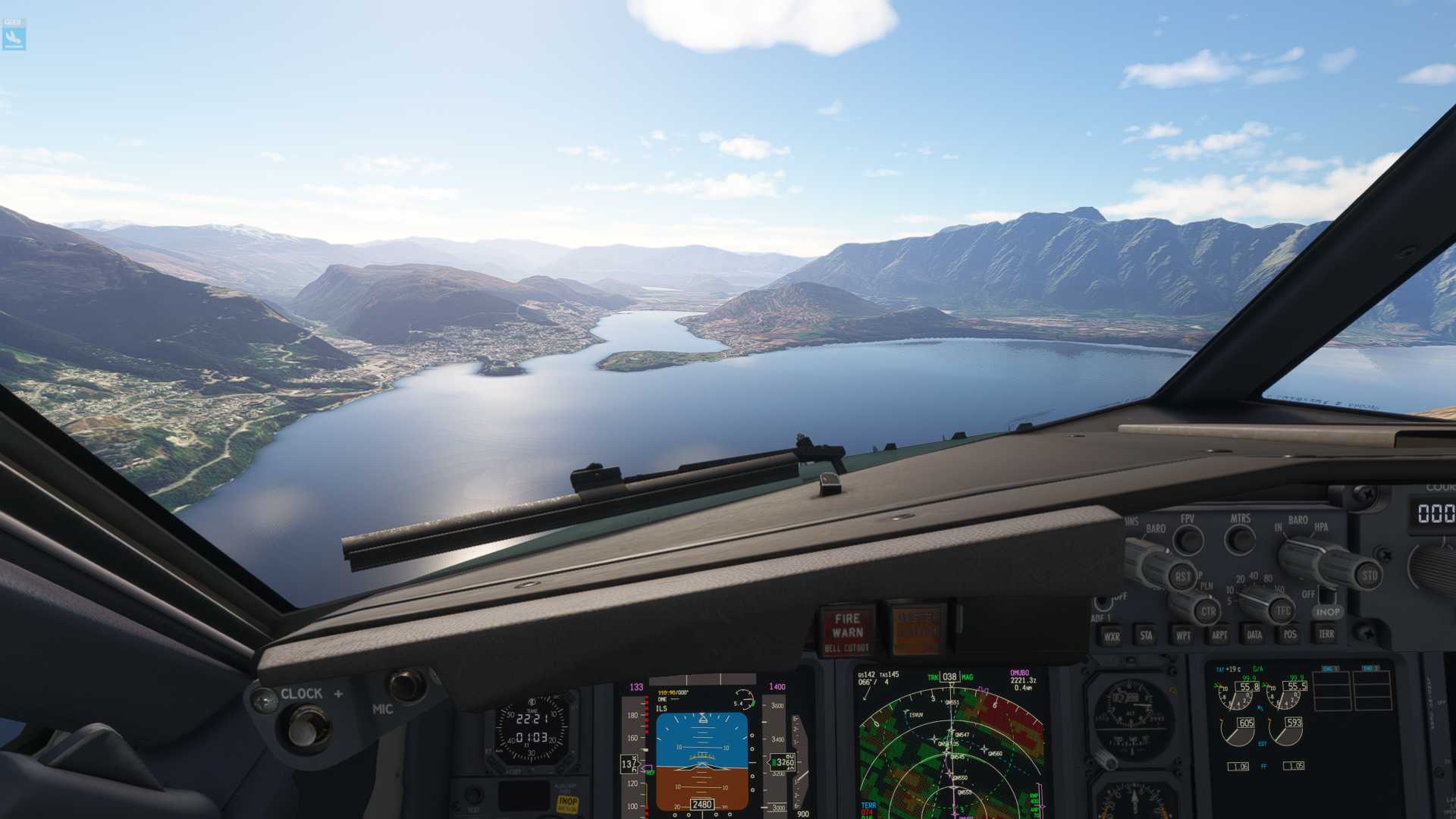
Task: Push the CLOCK chronograph button
Action: (304, 728)
